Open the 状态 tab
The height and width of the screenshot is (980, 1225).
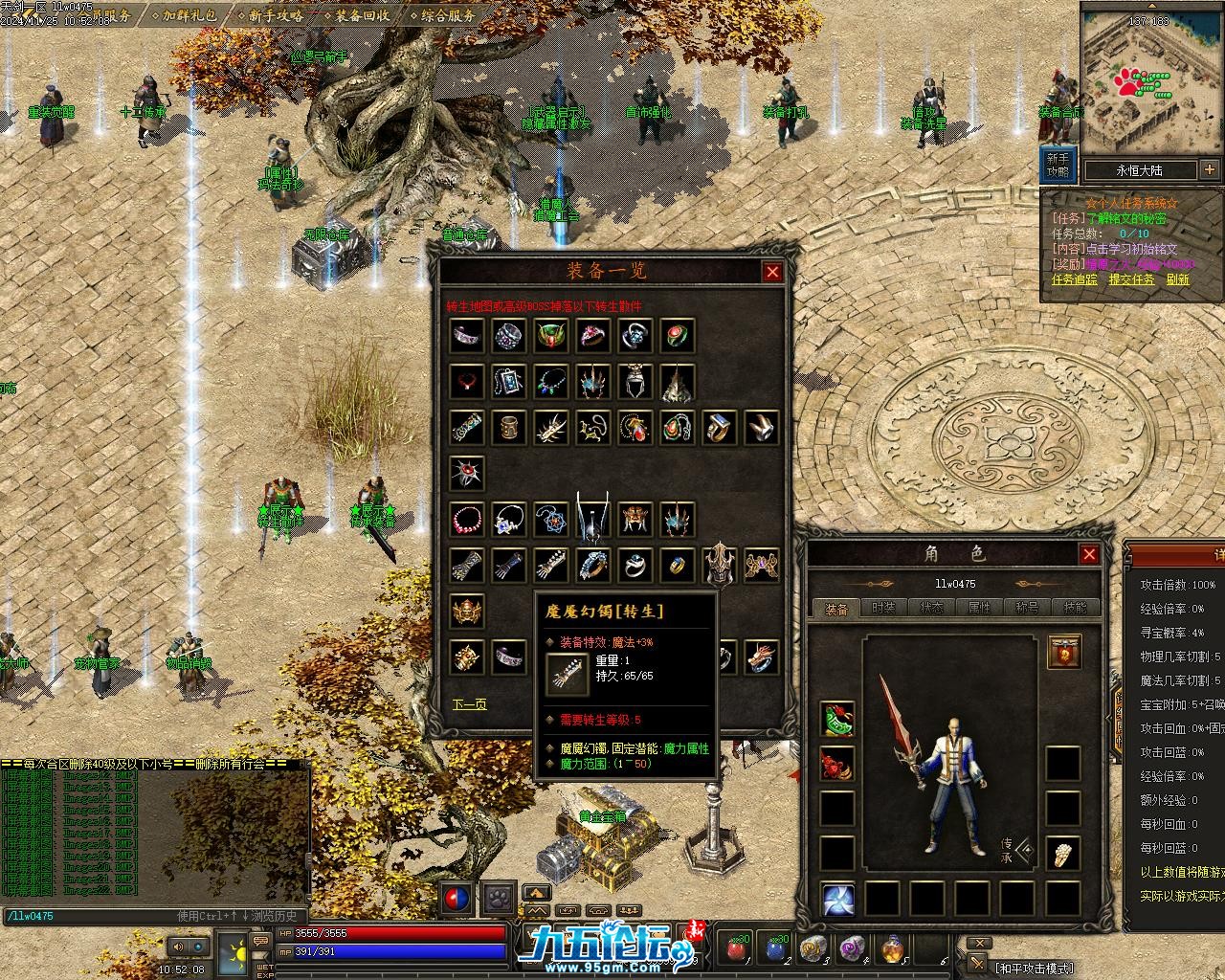932,608
